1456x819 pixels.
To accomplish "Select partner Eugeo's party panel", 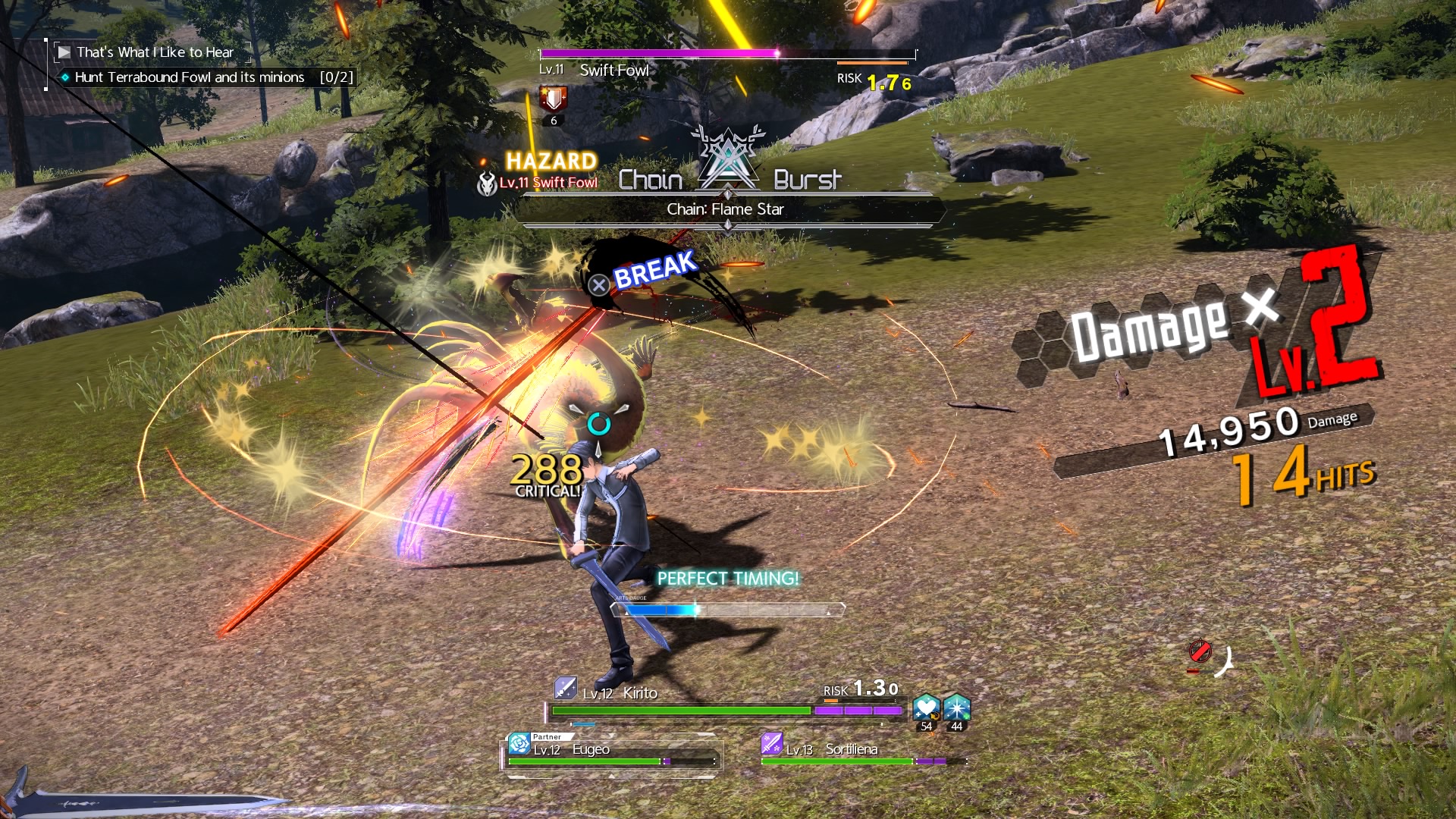I will tap(611, 752).
